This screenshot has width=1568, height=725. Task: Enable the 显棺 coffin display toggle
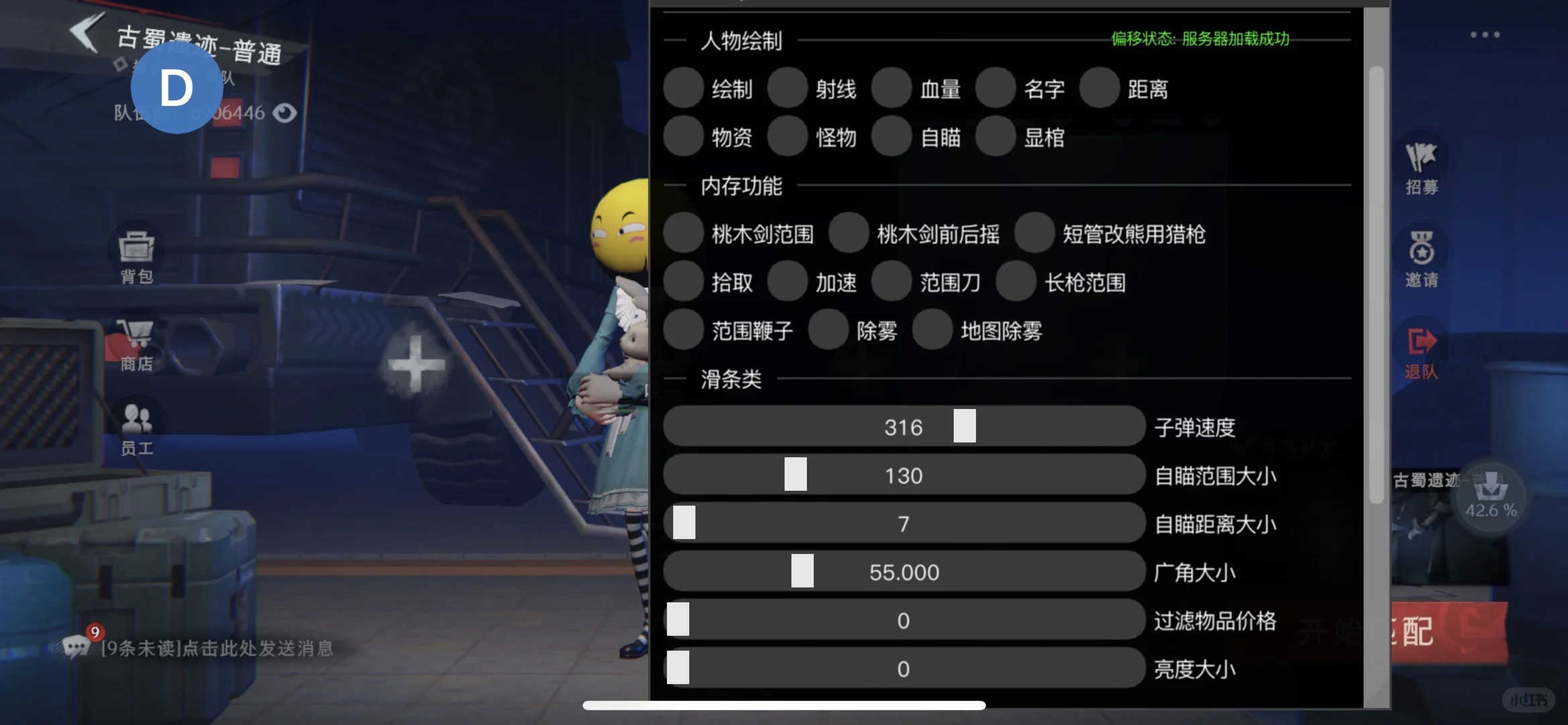[x=996, y=136]
